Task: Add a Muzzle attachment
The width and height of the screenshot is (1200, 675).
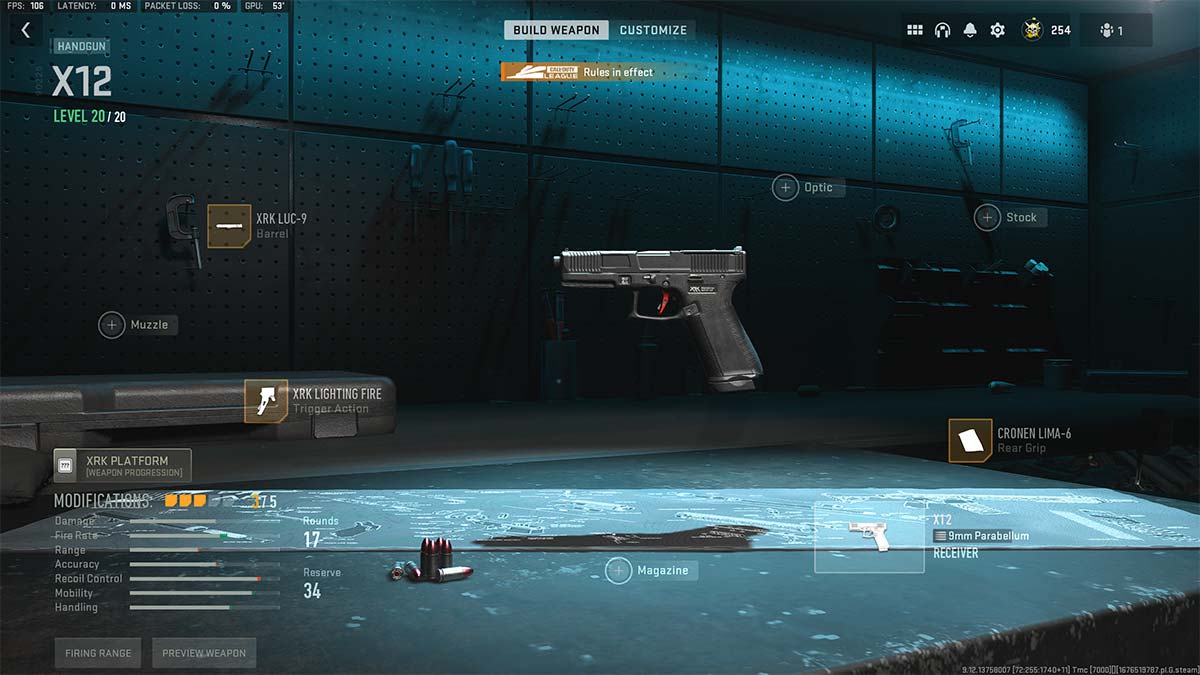Action: pos(112,324)
